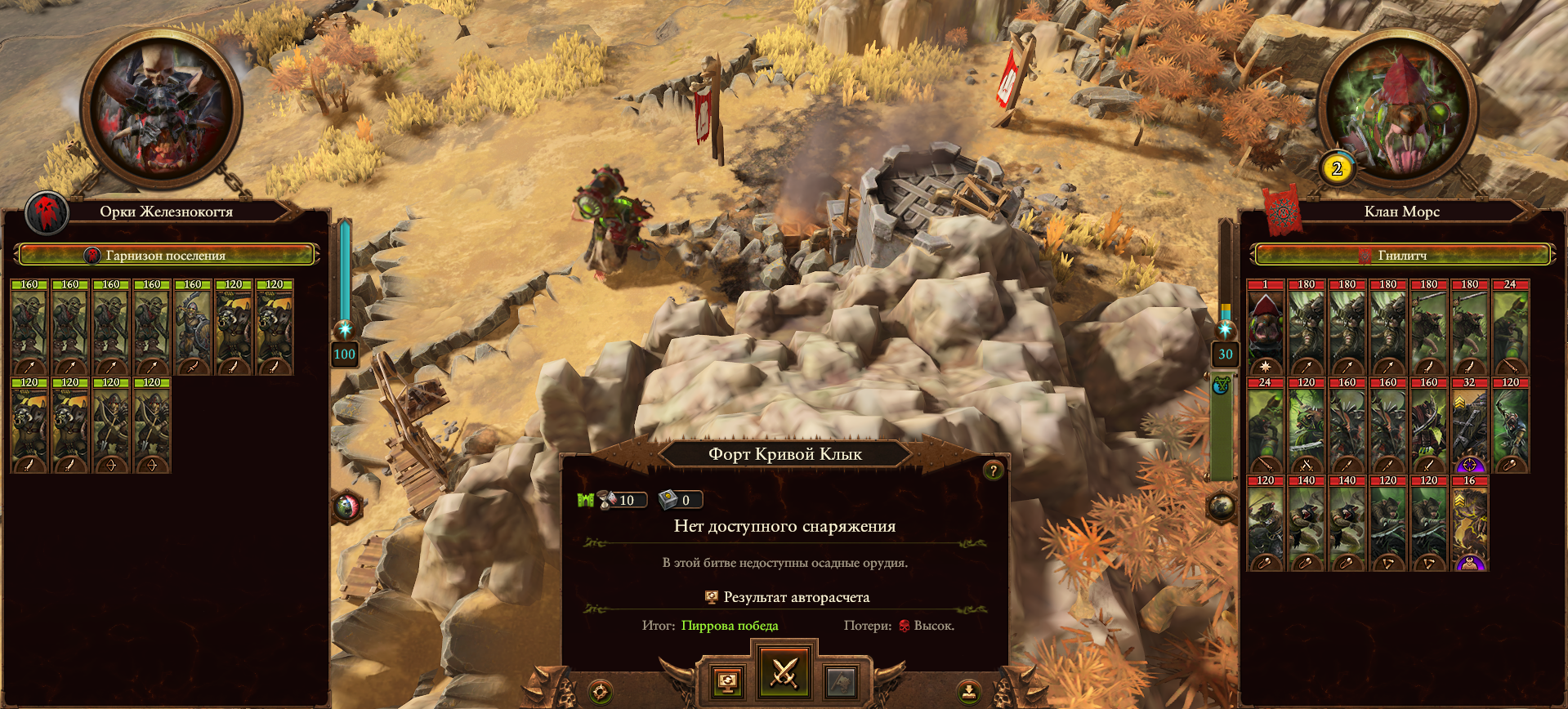Click the round orb icon beside the orc panel
The width and height of the screenshot is (1568, 709).
point(346,506)
